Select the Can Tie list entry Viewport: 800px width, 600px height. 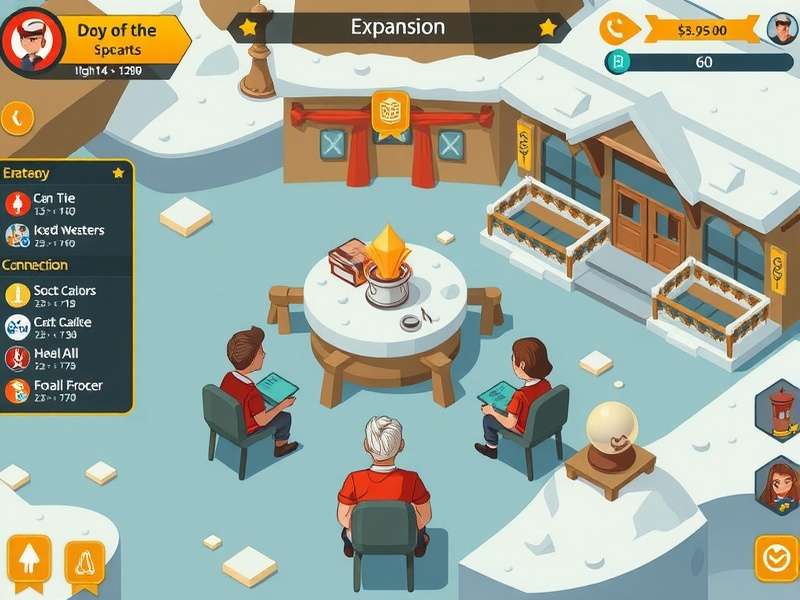pos(55,204)
